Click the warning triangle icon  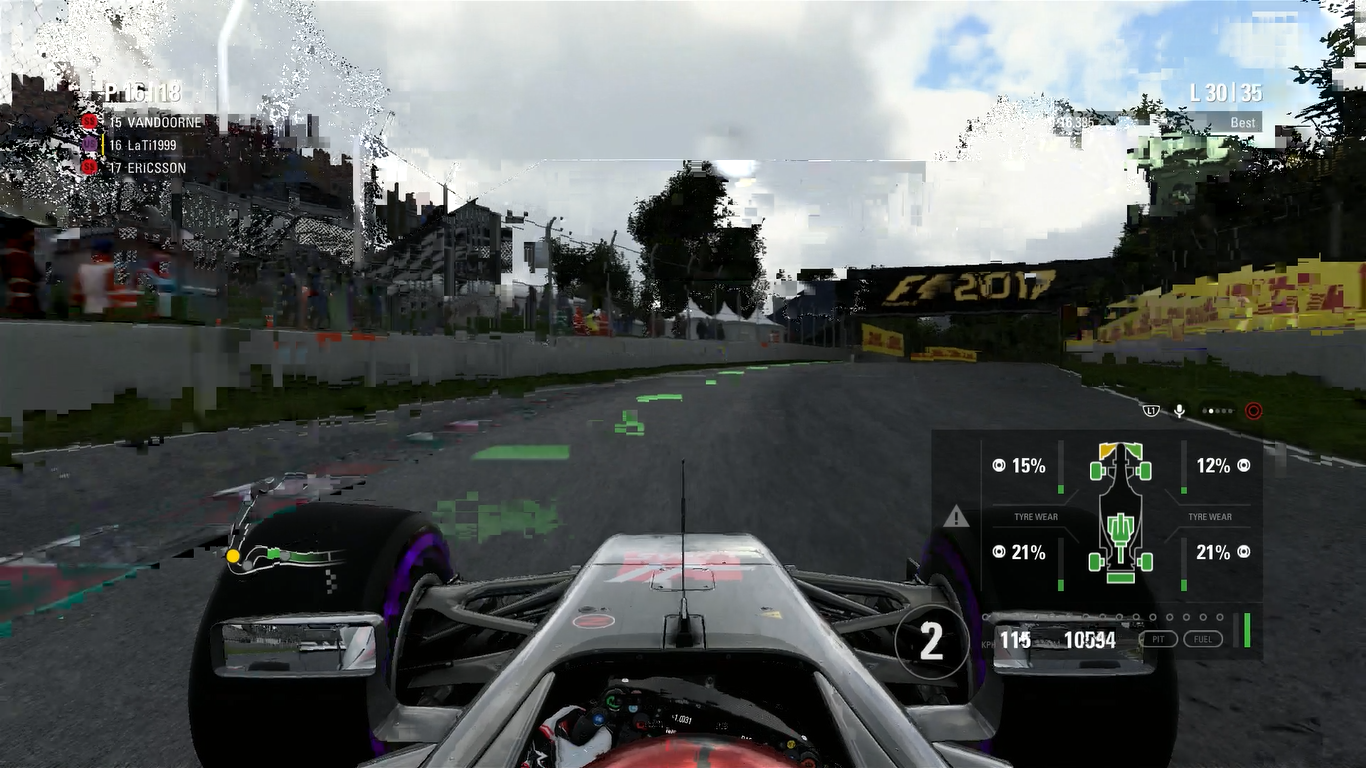[x=956, y=517]
